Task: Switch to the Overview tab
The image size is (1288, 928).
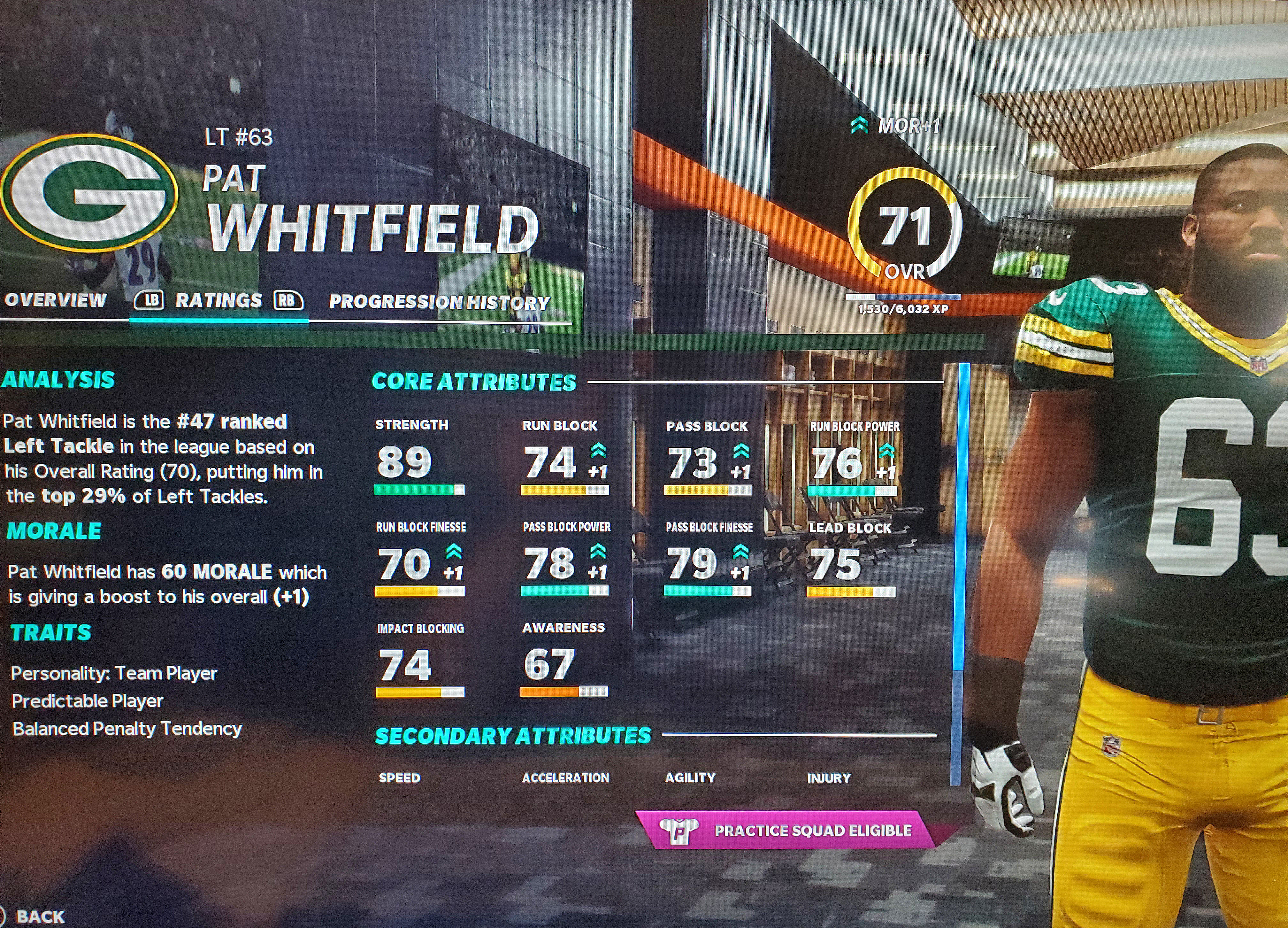Action: point(56,300)
